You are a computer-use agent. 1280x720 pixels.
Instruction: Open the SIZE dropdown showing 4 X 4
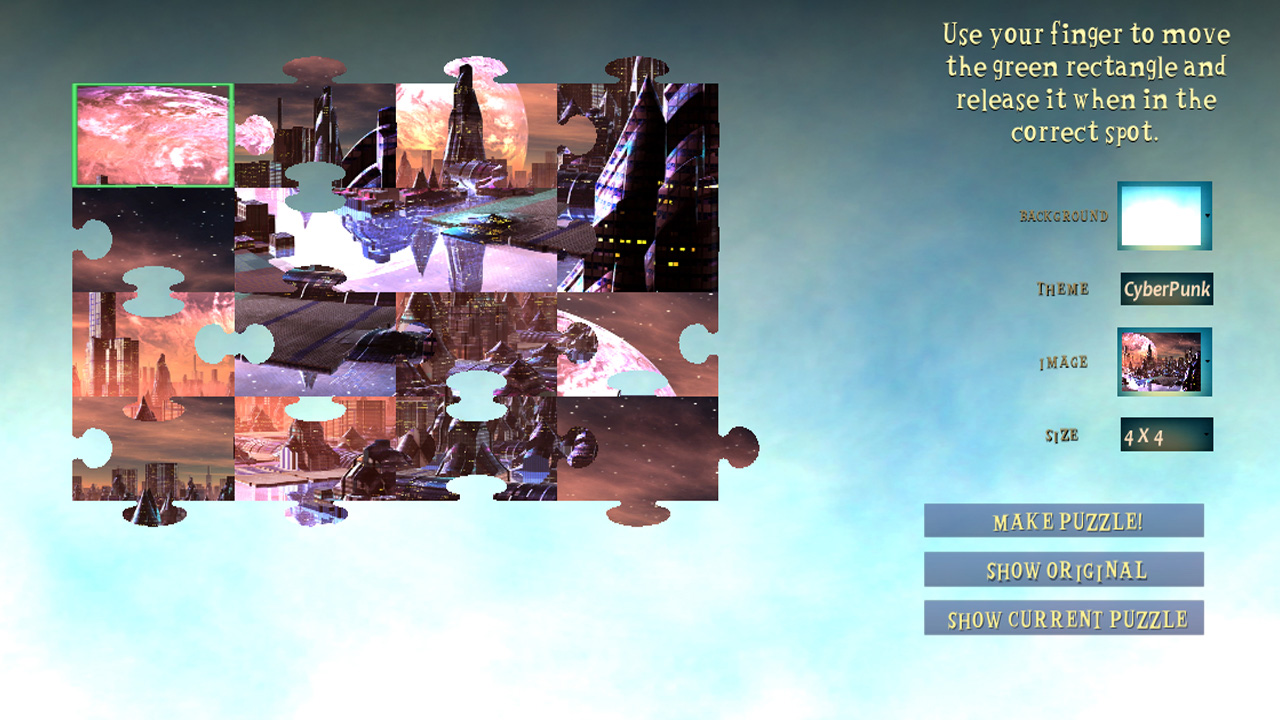(x=1166, y=434)
